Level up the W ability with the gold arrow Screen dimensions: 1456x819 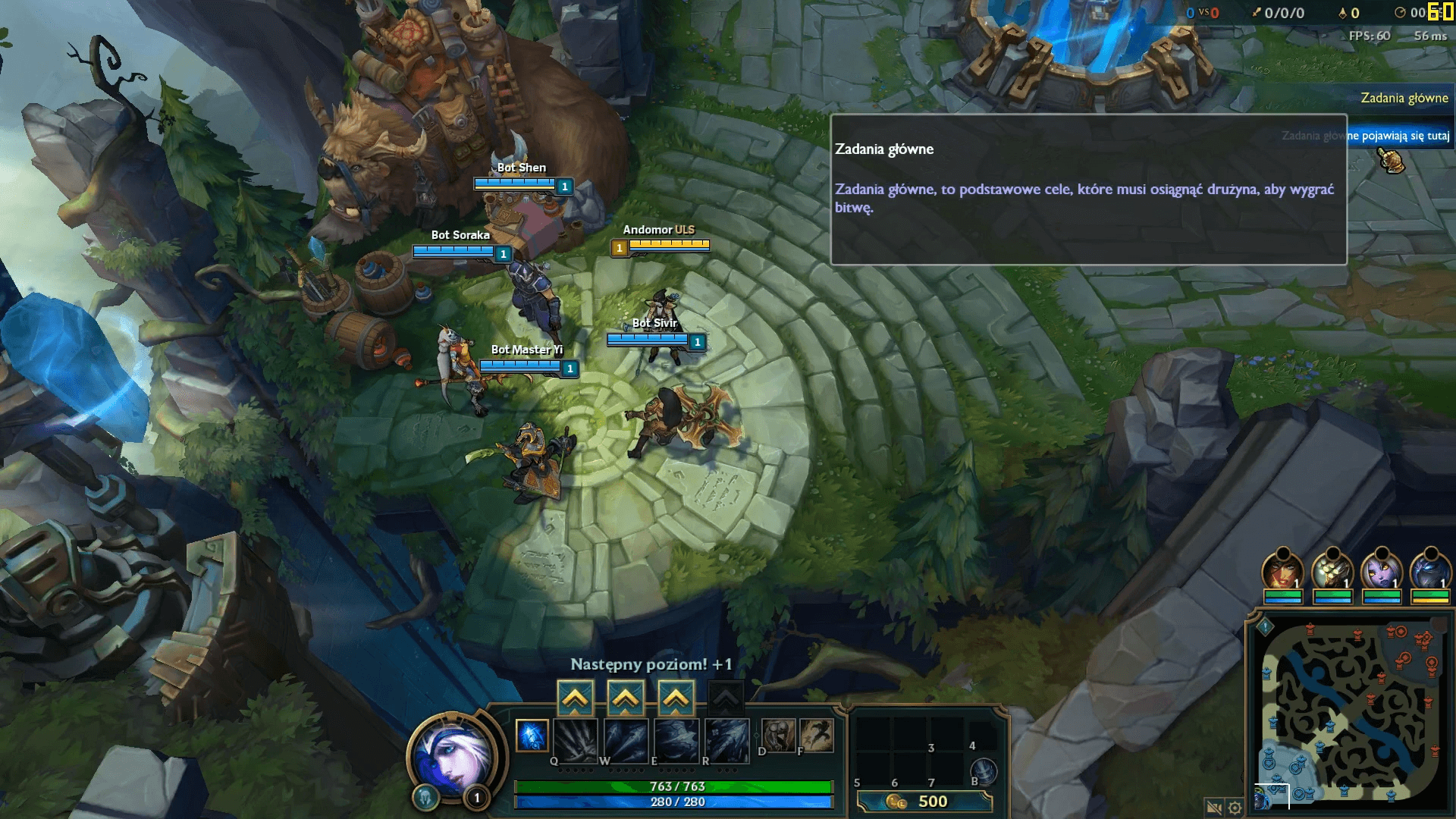click(625, 698)
